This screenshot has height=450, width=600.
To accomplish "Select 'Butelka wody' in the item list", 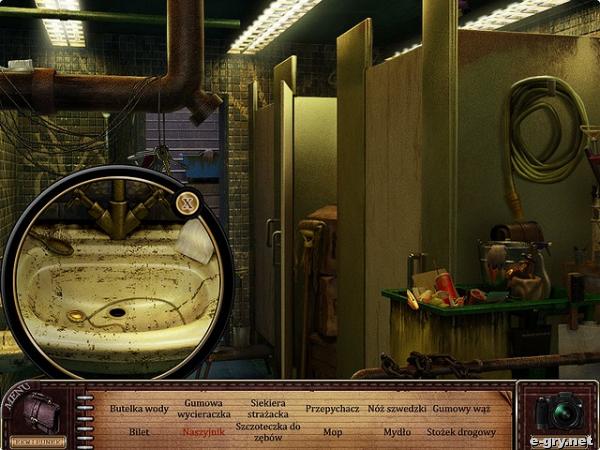I will click(139, 409).
